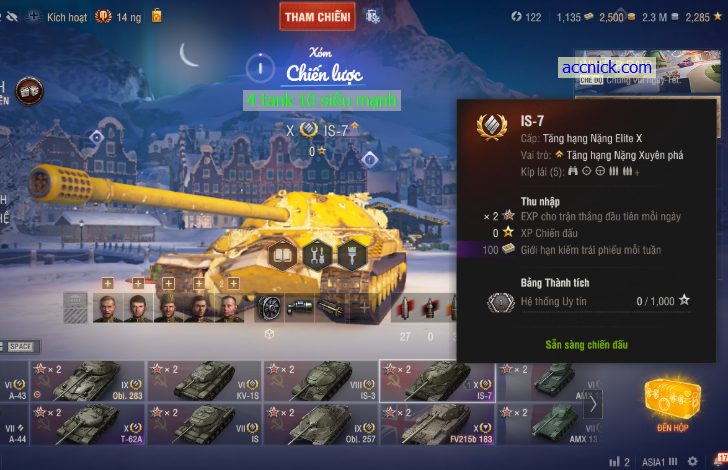Show next tanks with carousel arrow

593,404
